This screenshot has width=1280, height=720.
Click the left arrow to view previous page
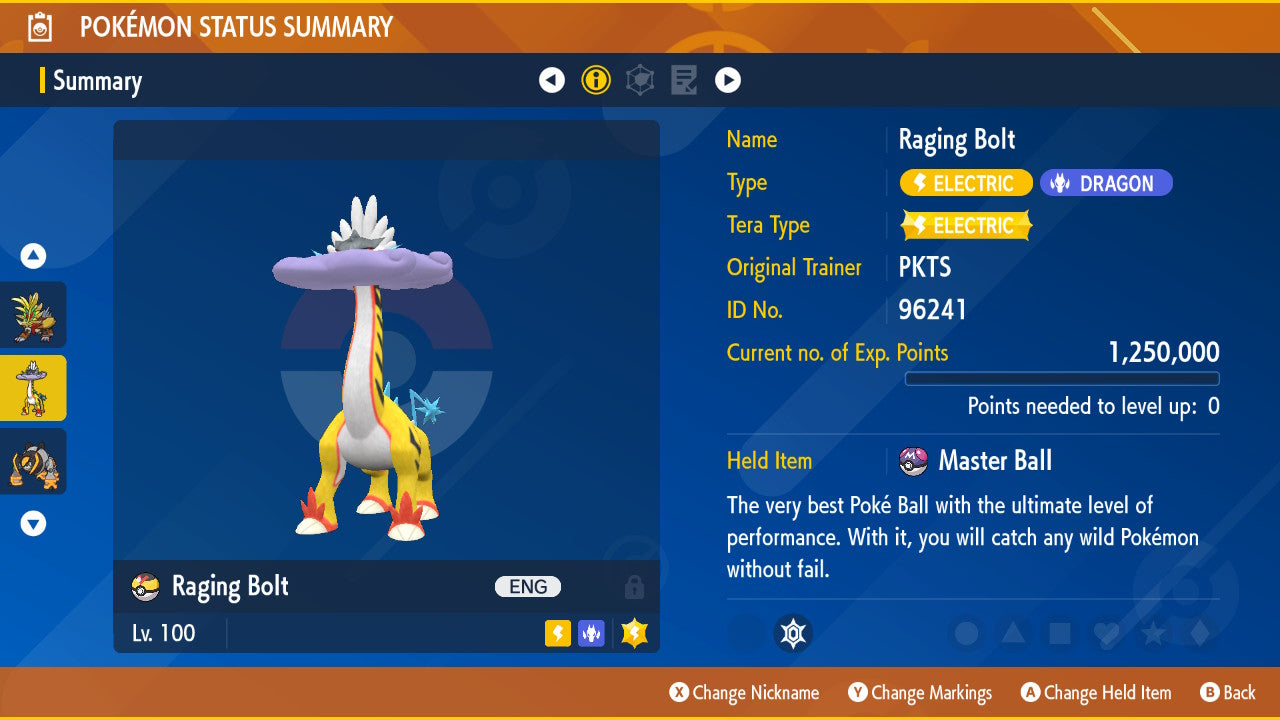pos(552,80)
